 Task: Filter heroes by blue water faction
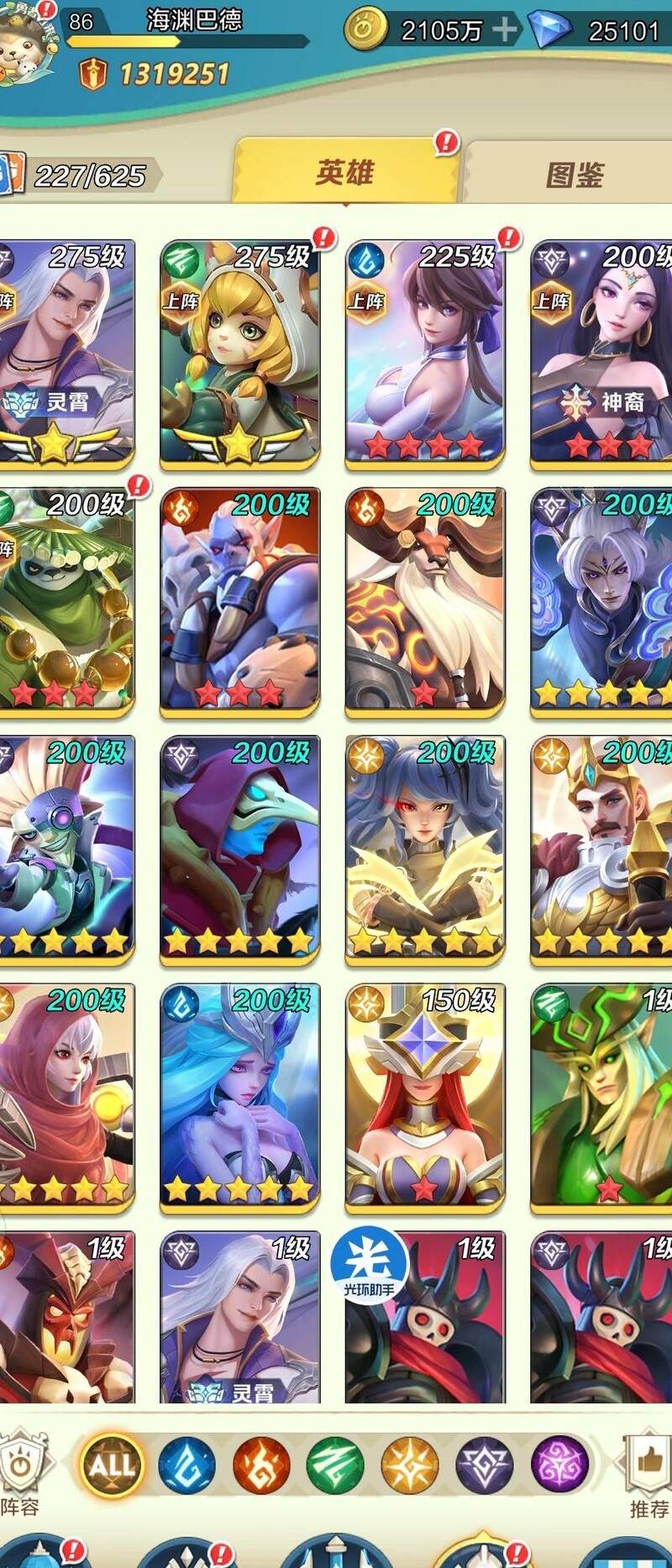tap(186, 1465)
